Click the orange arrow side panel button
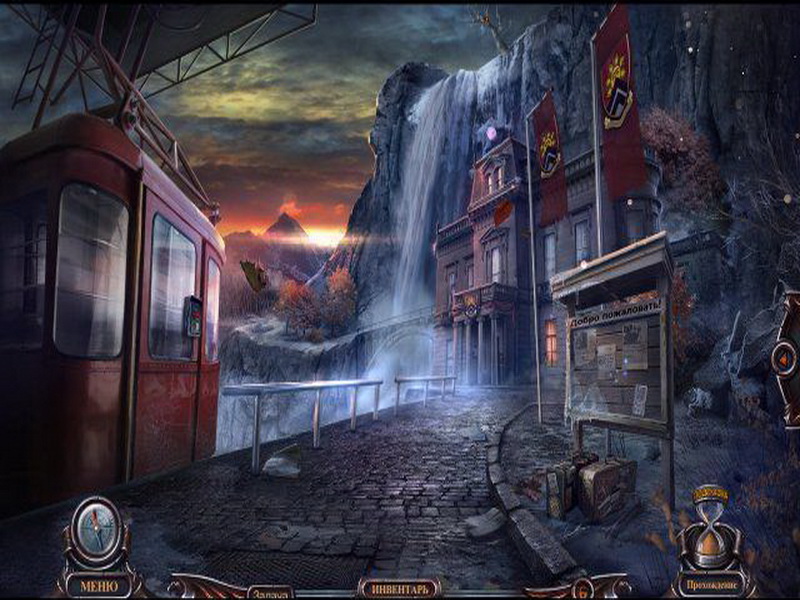 point(786,357)
